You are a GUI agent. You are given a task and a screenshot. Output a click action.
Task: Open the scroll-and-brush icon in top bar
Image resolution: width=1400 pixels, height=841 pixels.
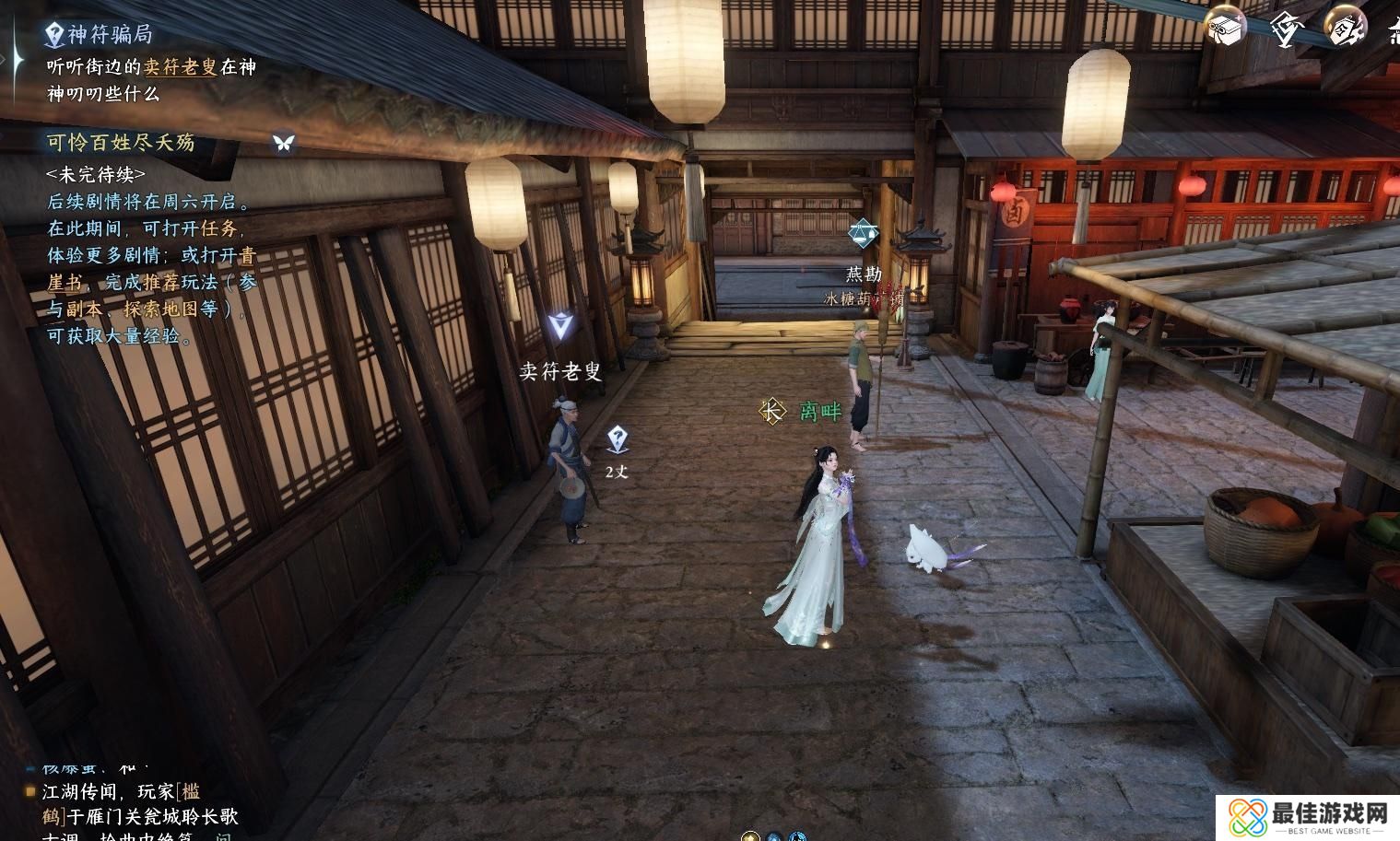(x=1345, y=28)
